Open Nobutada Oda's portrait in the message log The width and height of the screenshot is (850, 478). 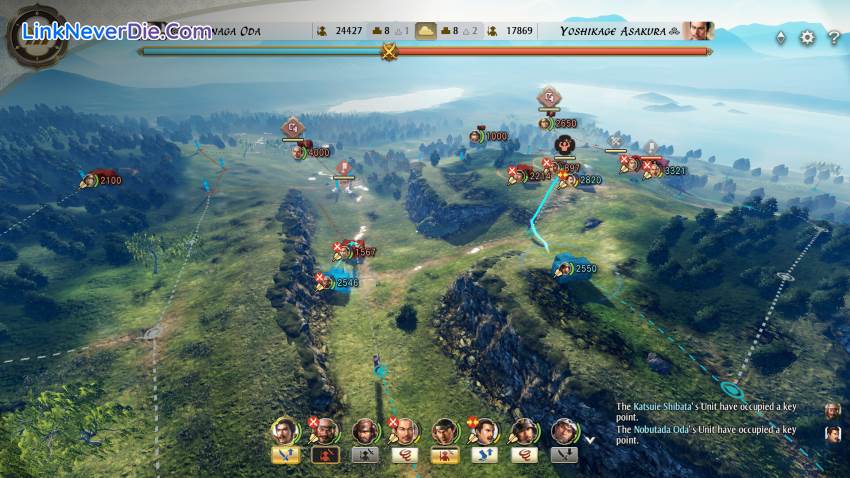pos(833,433)
